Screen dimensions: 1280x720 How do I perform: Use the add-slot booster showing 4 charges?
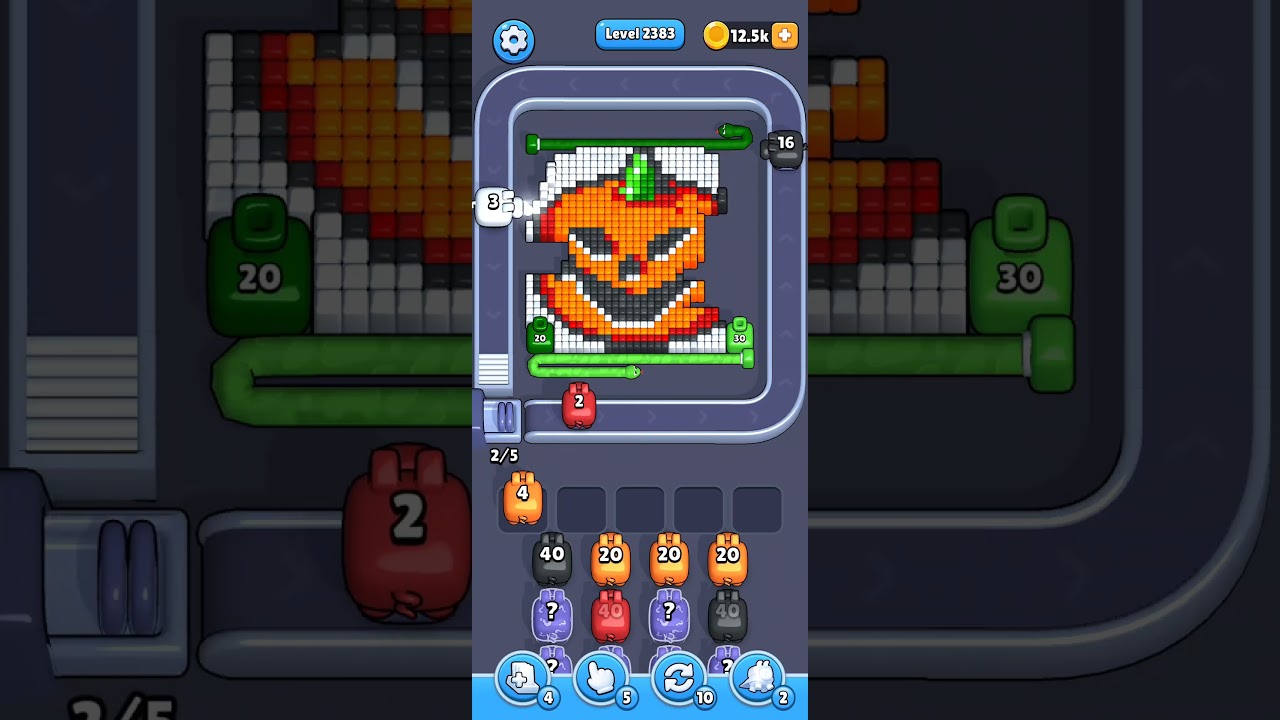522,678
